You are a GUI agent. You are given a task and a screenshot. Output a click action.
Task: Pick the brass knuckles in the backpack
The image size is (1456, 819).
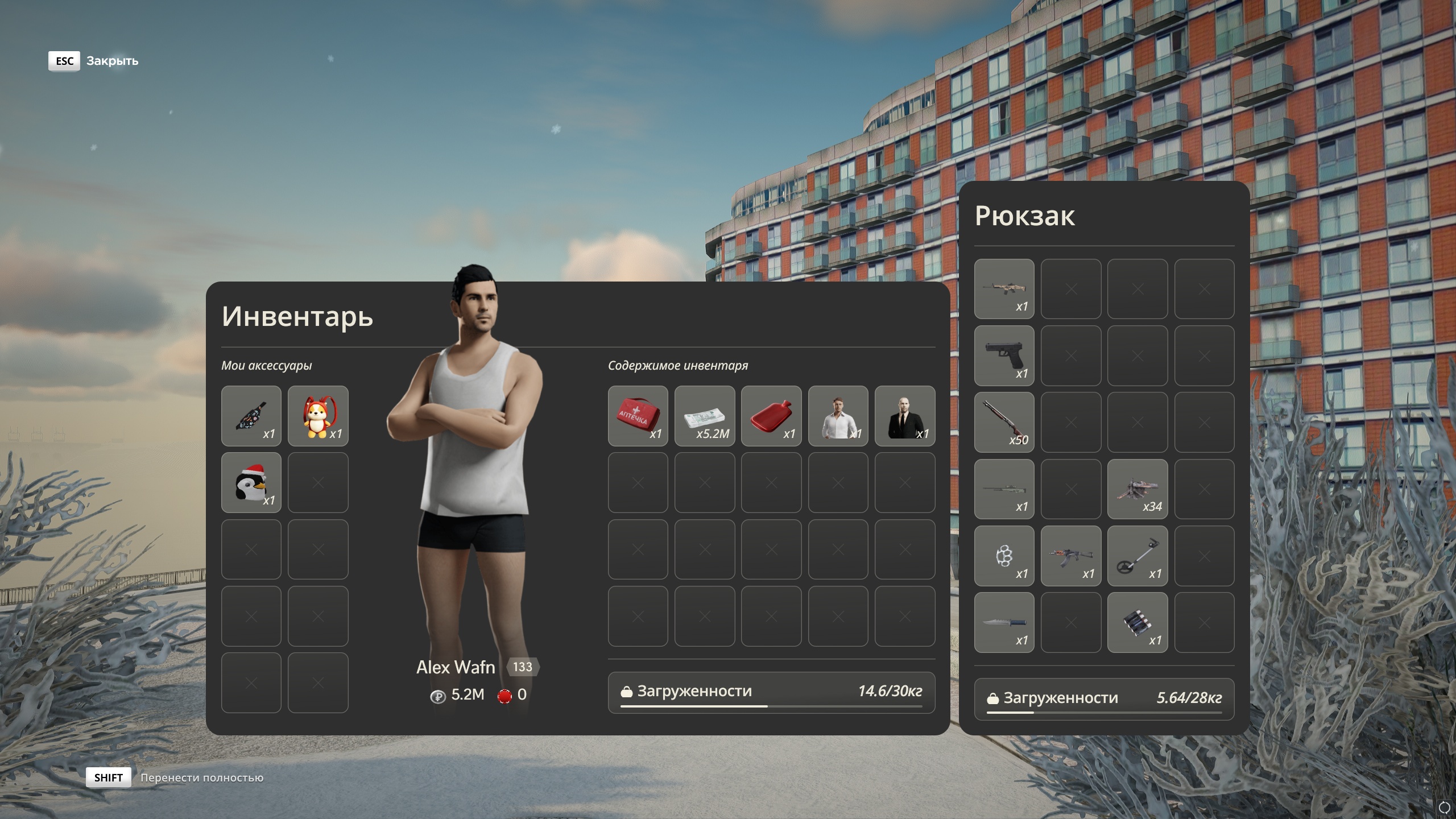click(1004, 556)
